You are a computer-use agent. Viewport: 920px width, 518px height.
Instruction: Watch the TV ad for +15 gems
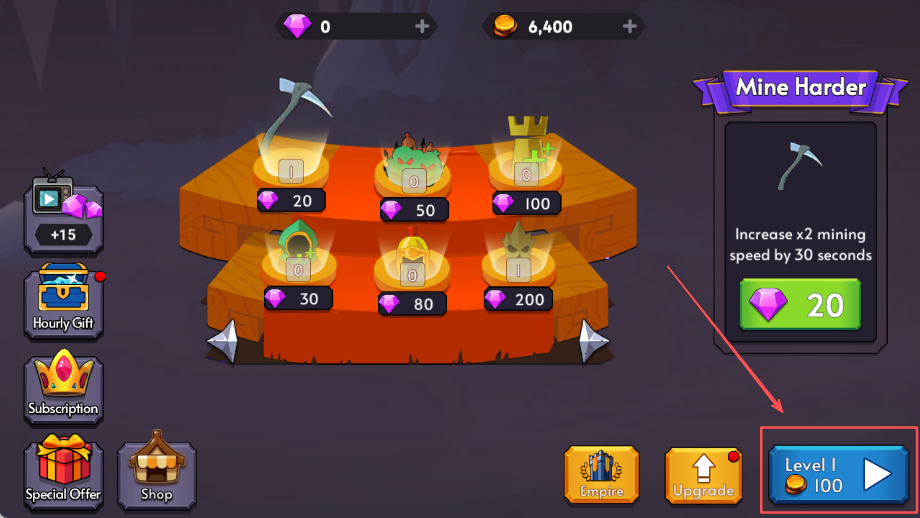(x=64, y=210)
